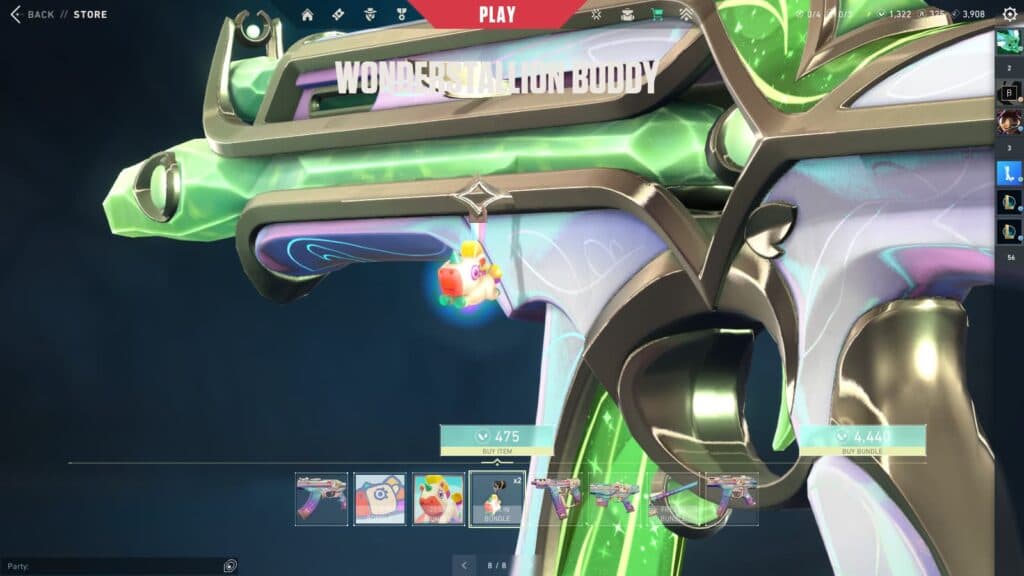The image size is (1024, 576).
Task: Buy the Wonderstallion Buddy for 475
Action: click(497, 440)
